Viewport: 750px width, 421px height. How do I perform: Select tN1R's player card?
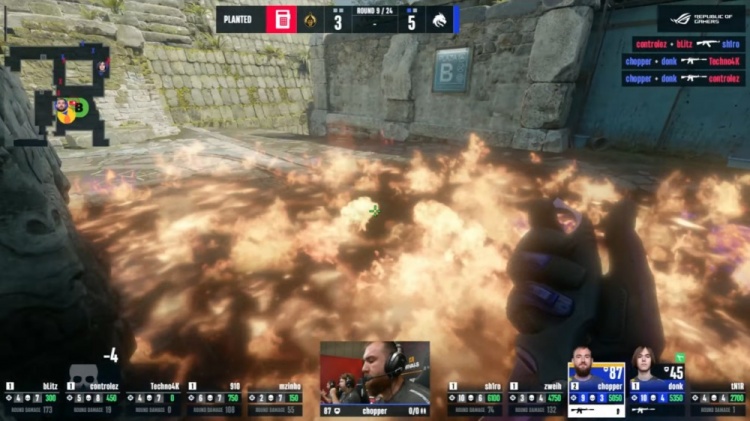(x=718, y=397)
